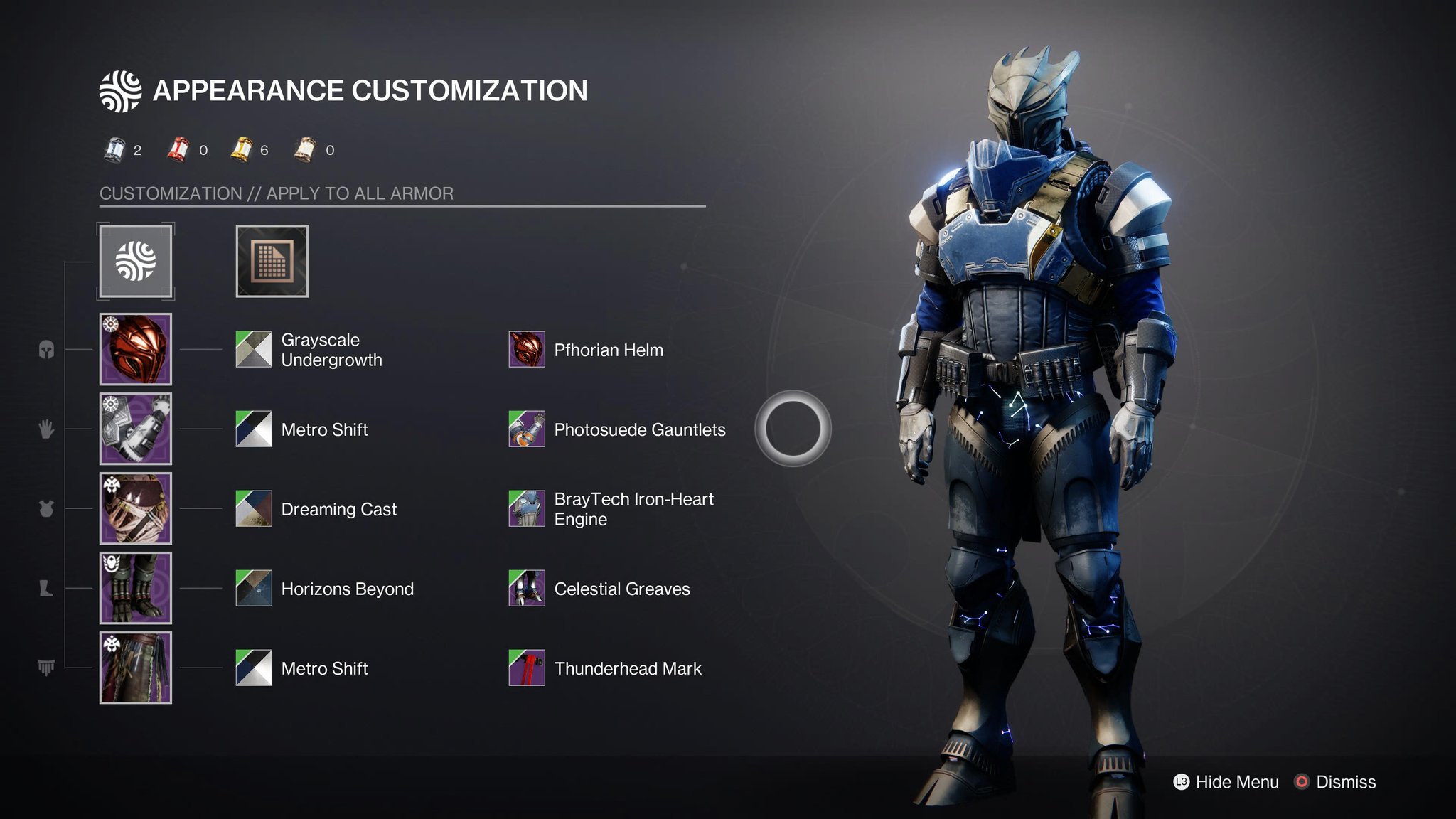Choose the silver gauntlets armor slot
Image resolution: width=1456 pixels, height=819 pixels.
tap(136, 429)
